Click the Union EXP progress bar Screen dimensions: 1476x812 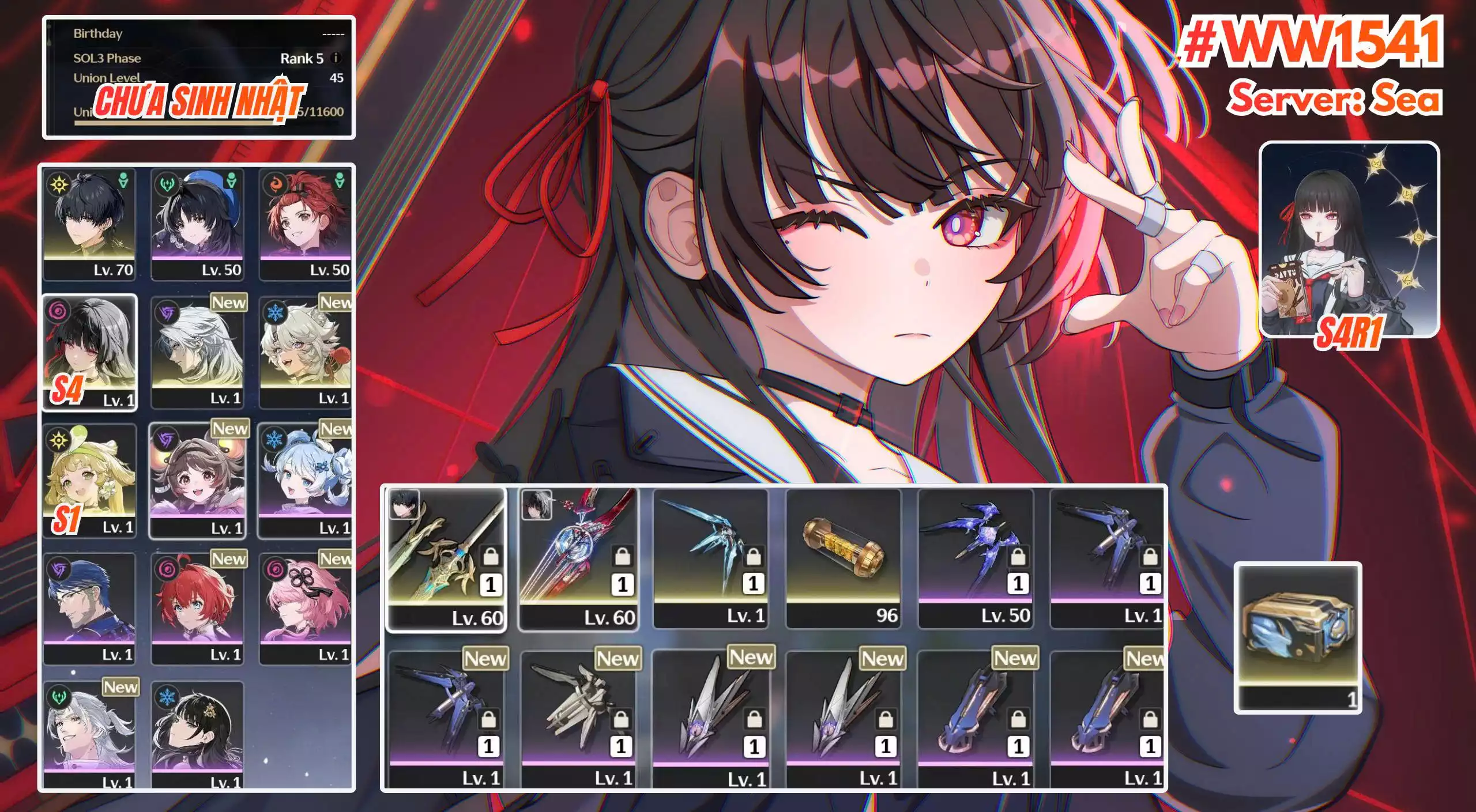(x=190, y=123)
